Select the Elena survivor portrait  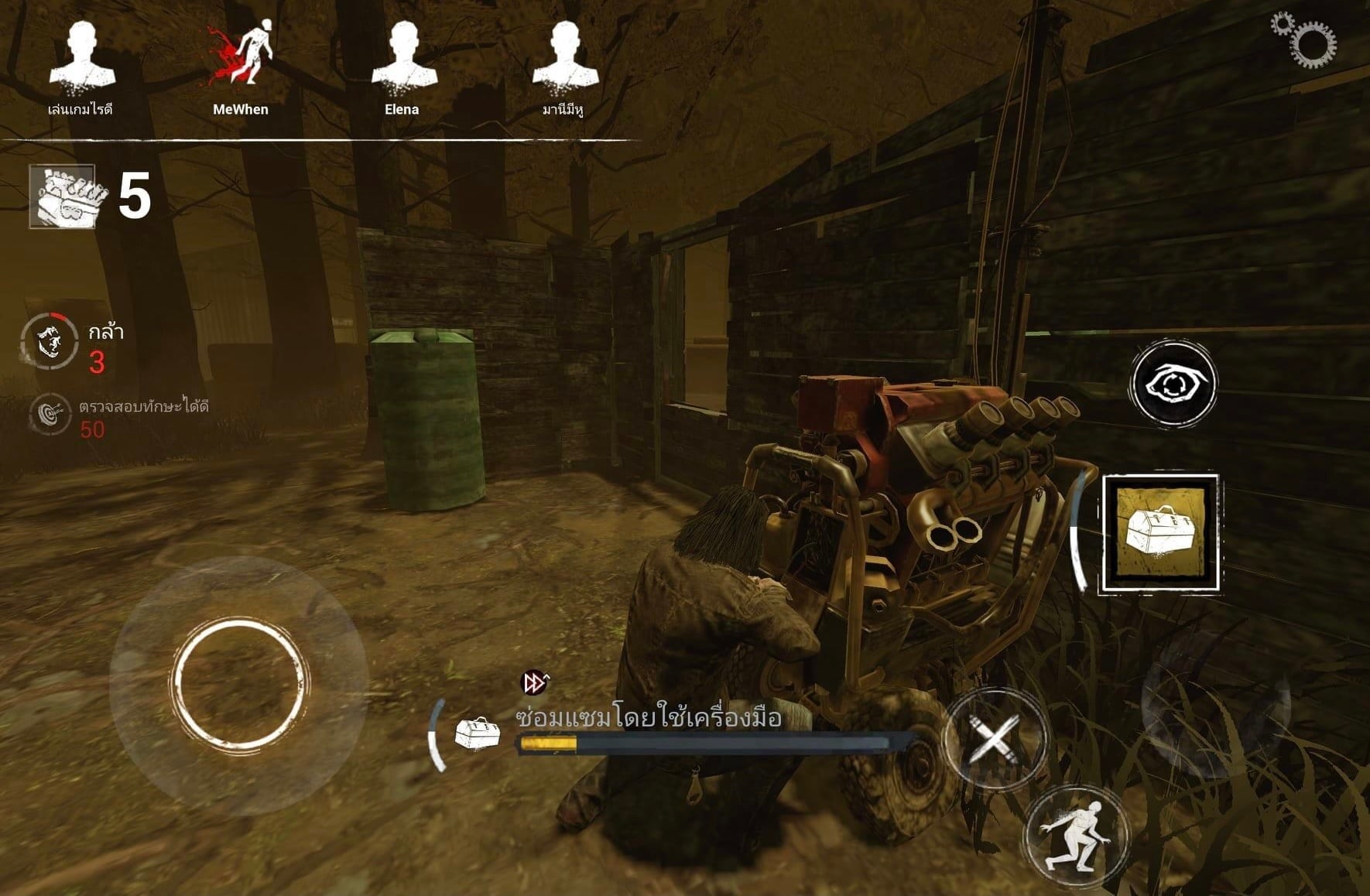pos(402,58)
